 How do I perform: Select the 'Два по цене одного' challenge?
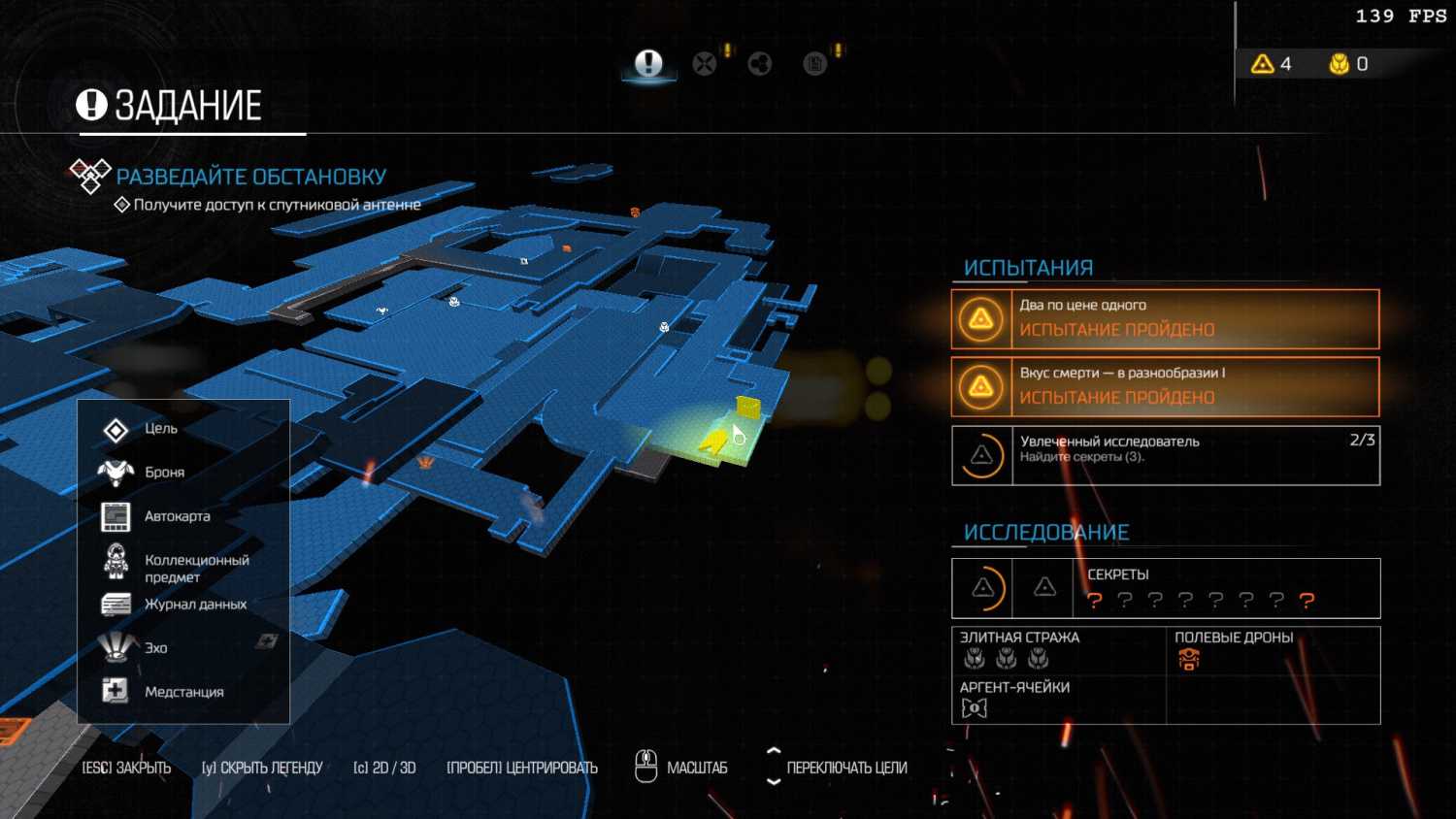click(x=1165, y=319)
